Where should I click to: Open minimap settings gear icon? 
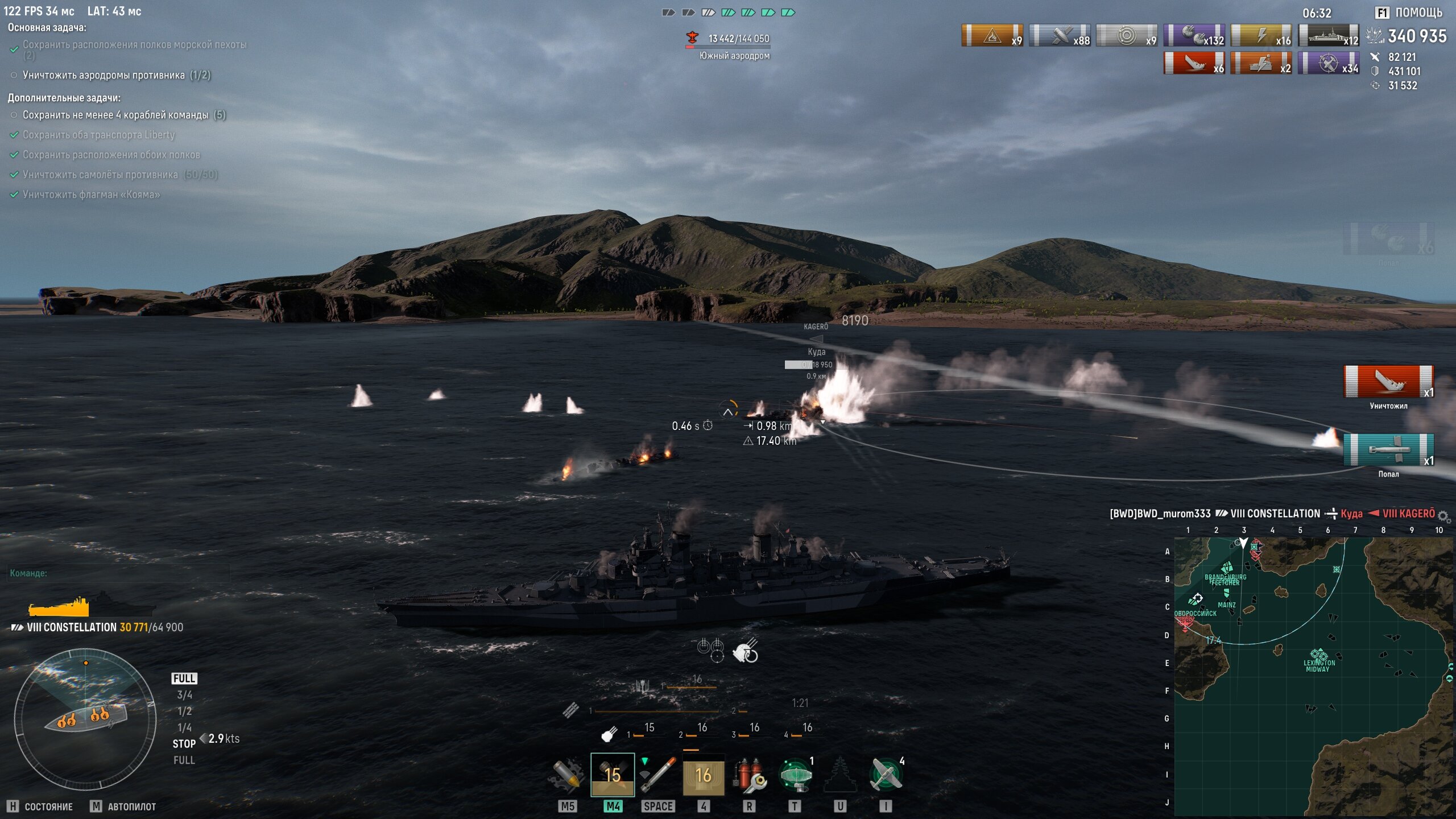[x=1443, y=516]
